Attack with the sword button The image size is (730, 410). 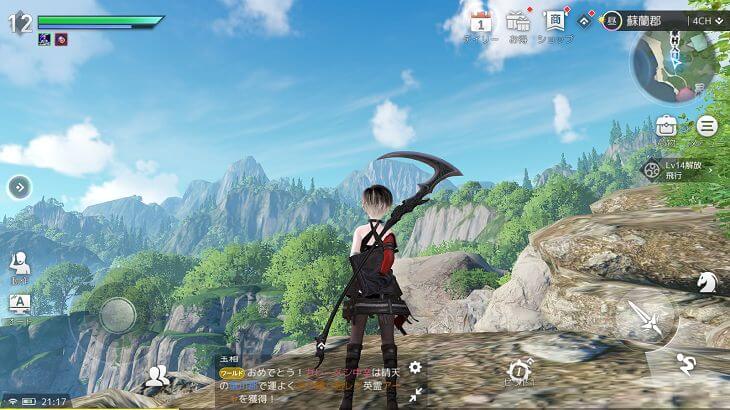[x=645, y=320]
